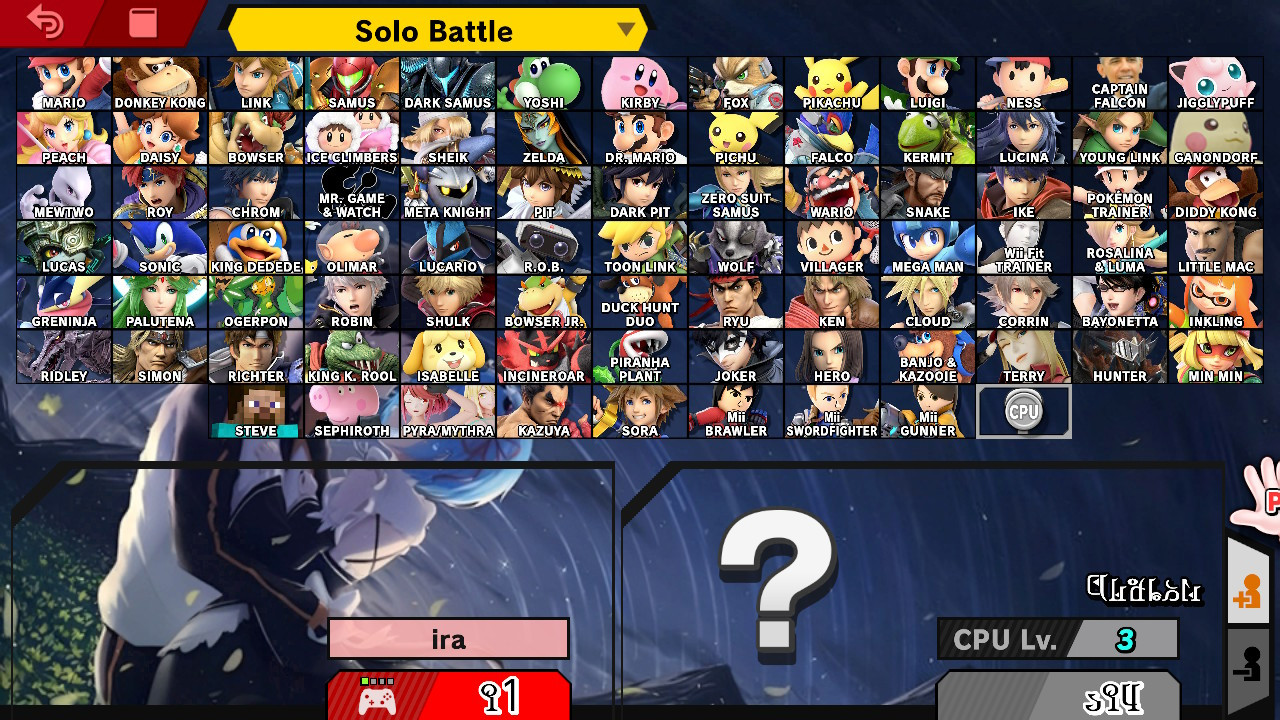Select Sonic from the fighter grid
Viewport: 1280px width, 720px height.
pyautogui.click(x=159, y=247)
